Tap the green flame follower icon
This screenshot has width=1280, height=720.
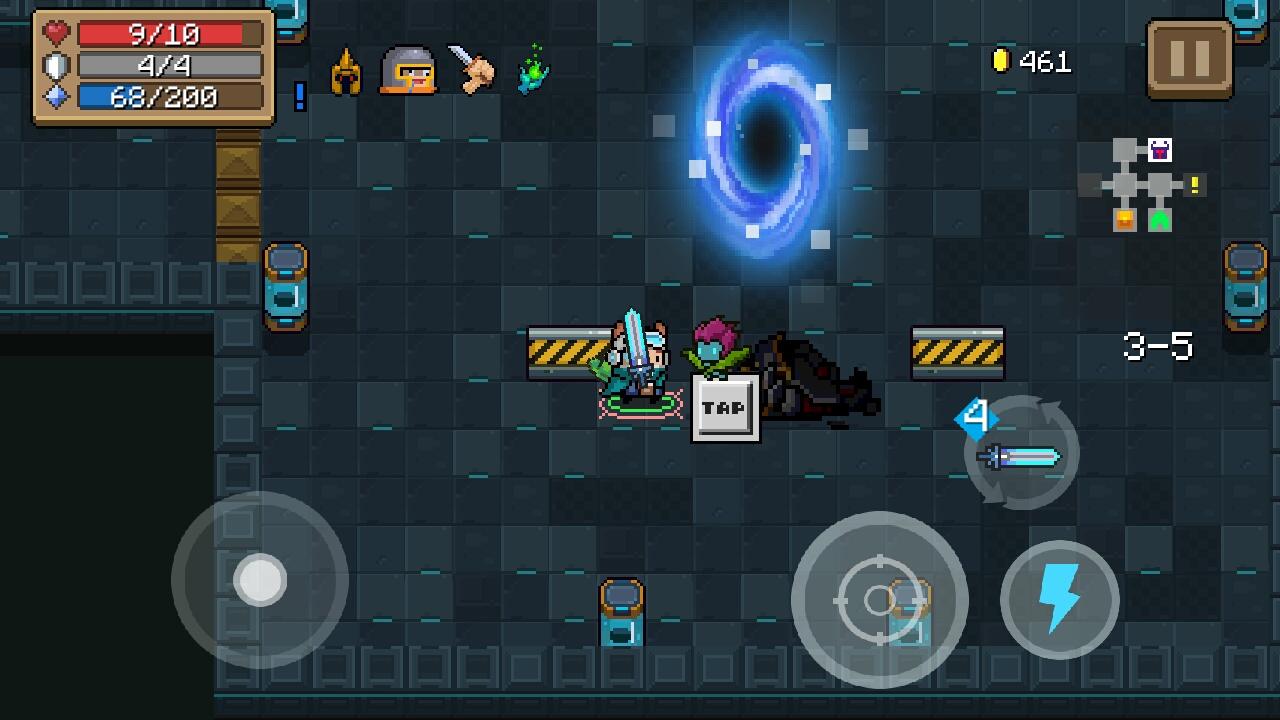[x=533, y=70]
